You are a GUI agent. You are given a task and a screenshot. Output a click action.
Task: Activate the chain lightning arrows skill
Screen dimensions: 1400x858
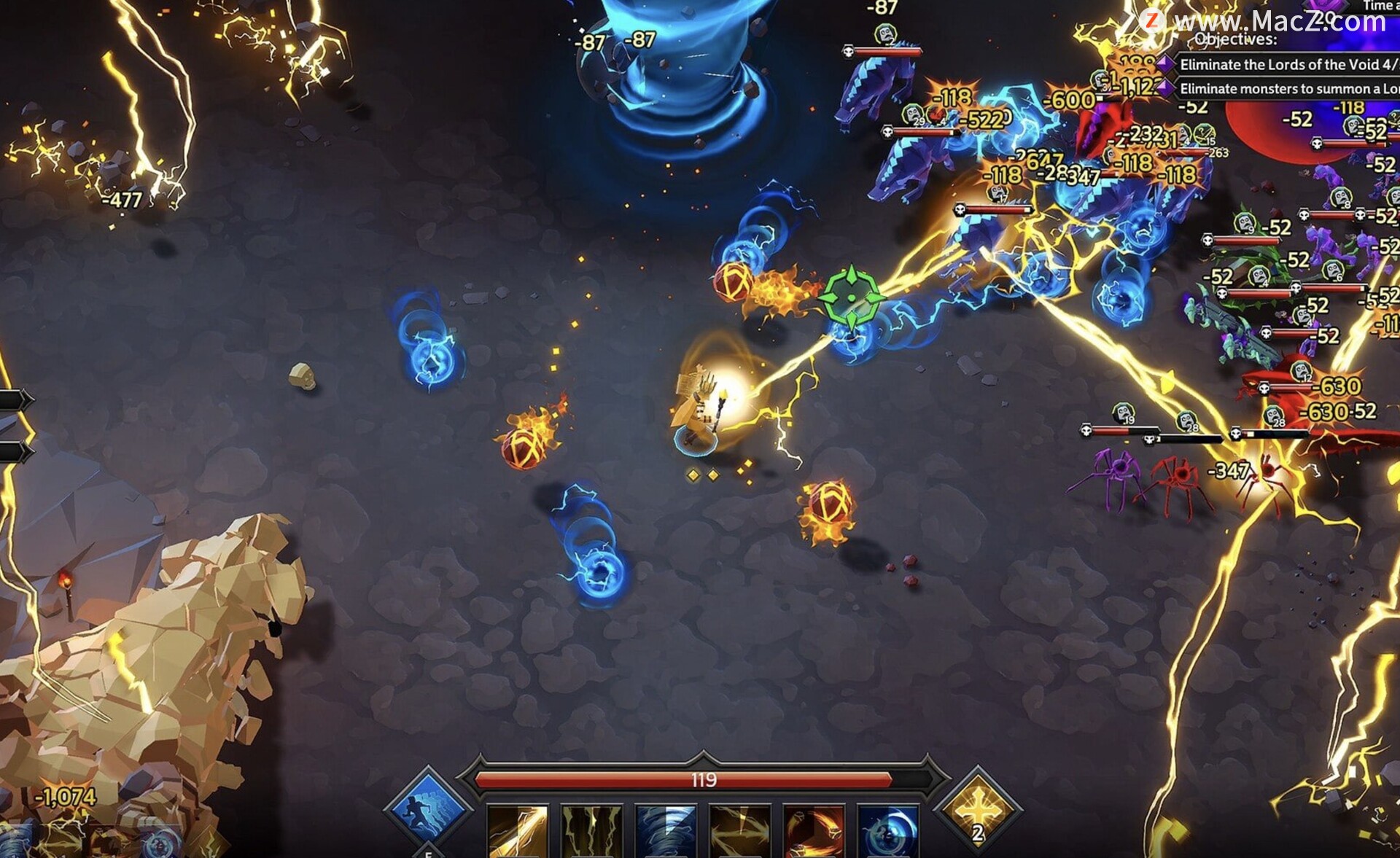pos(739,831)
